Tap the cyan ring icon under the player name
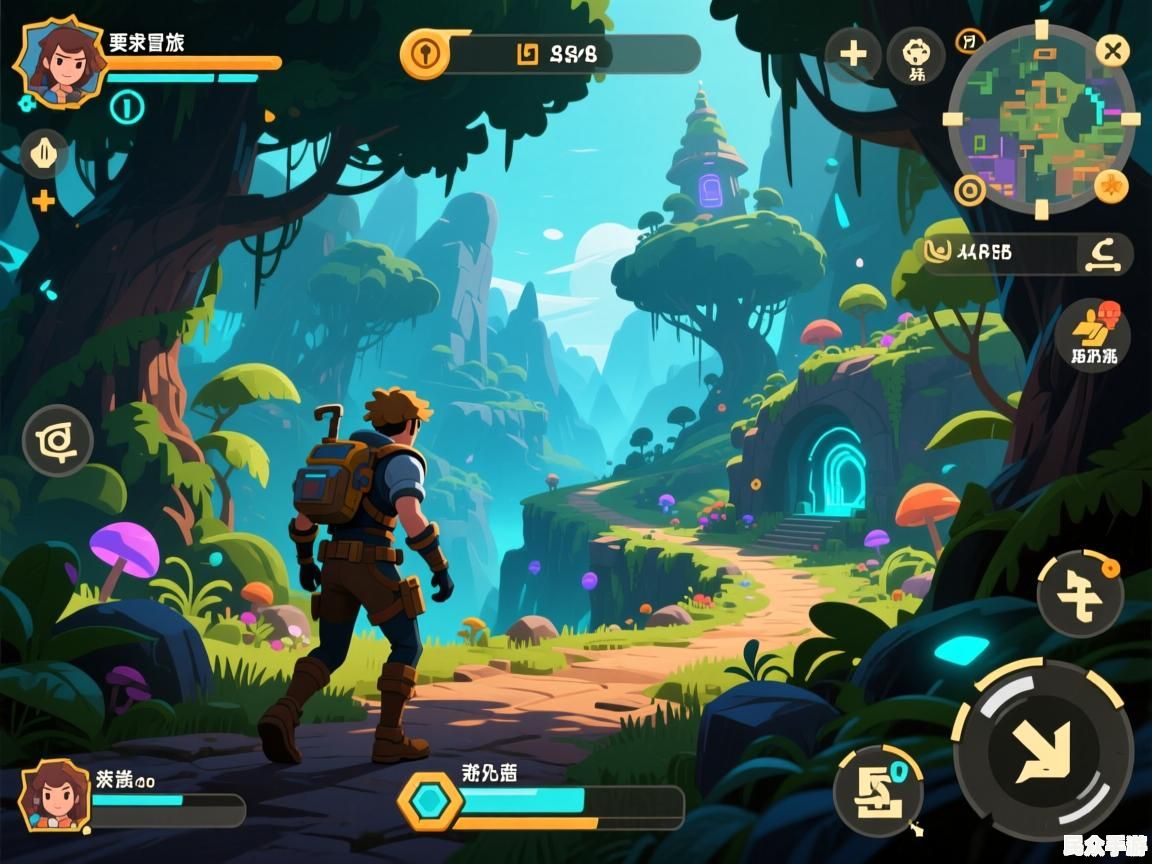The width and height of the screenshot is (1152, 864). [127, 106]
